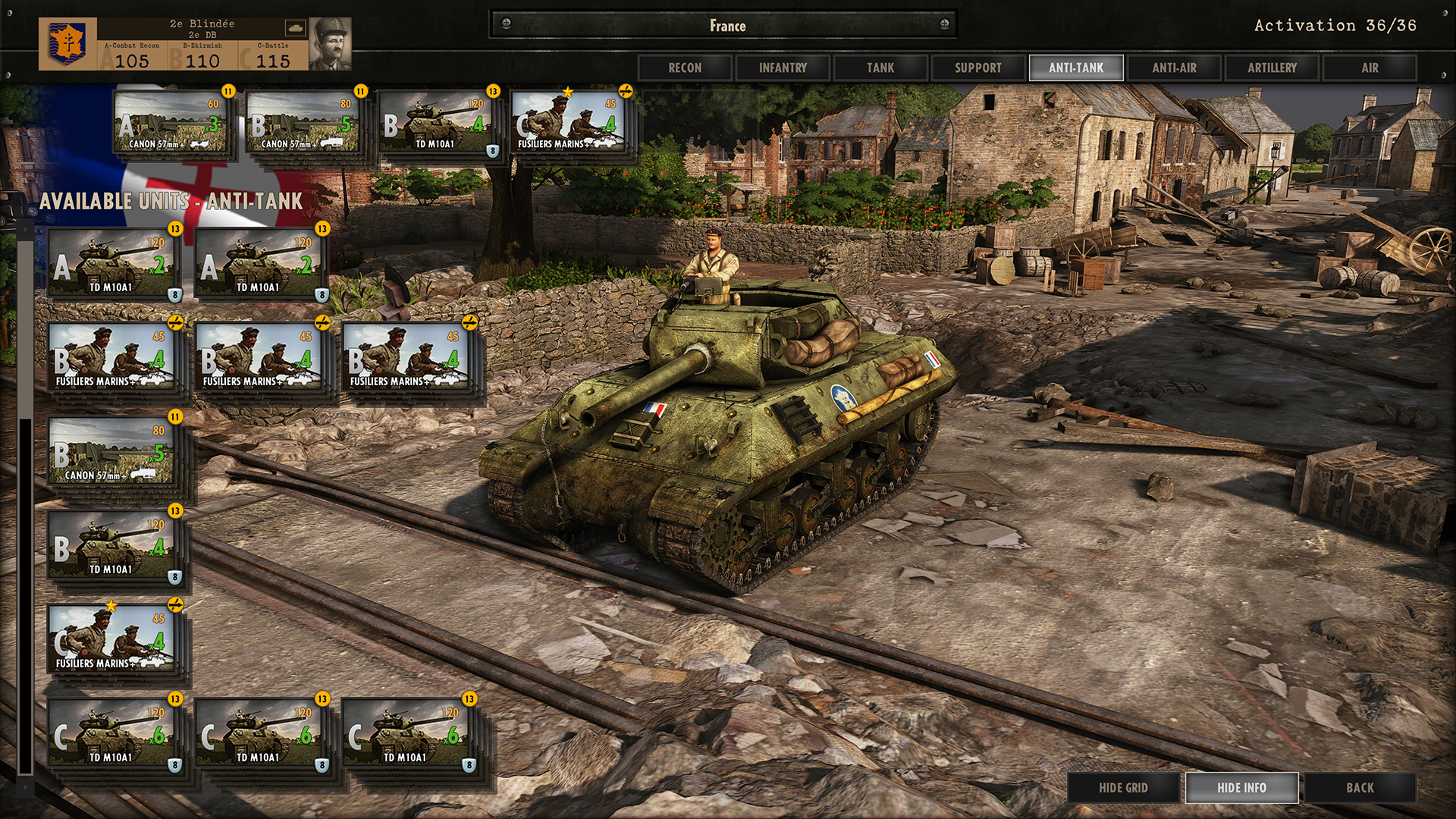Image resolution: width=1456 pixels, height=819 pixels.
Task: Toggle the HIDE INFO option
Action: [x=1241, y=788]
